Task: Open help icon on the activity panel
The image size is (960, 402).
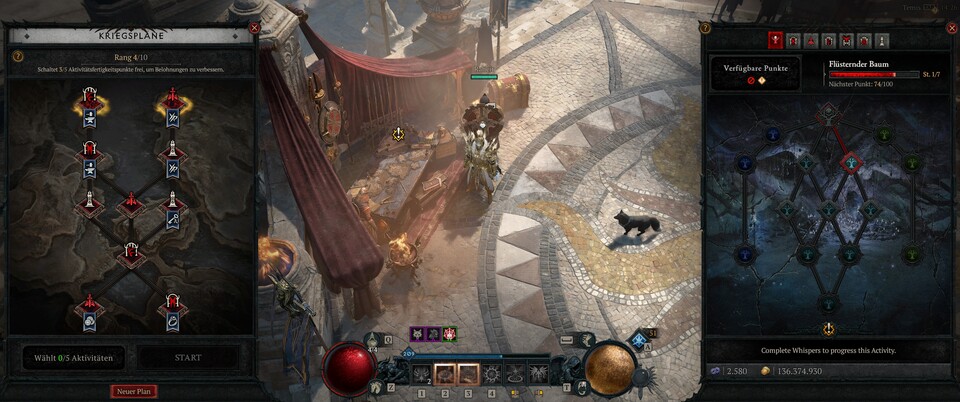Action: (706, 29)
